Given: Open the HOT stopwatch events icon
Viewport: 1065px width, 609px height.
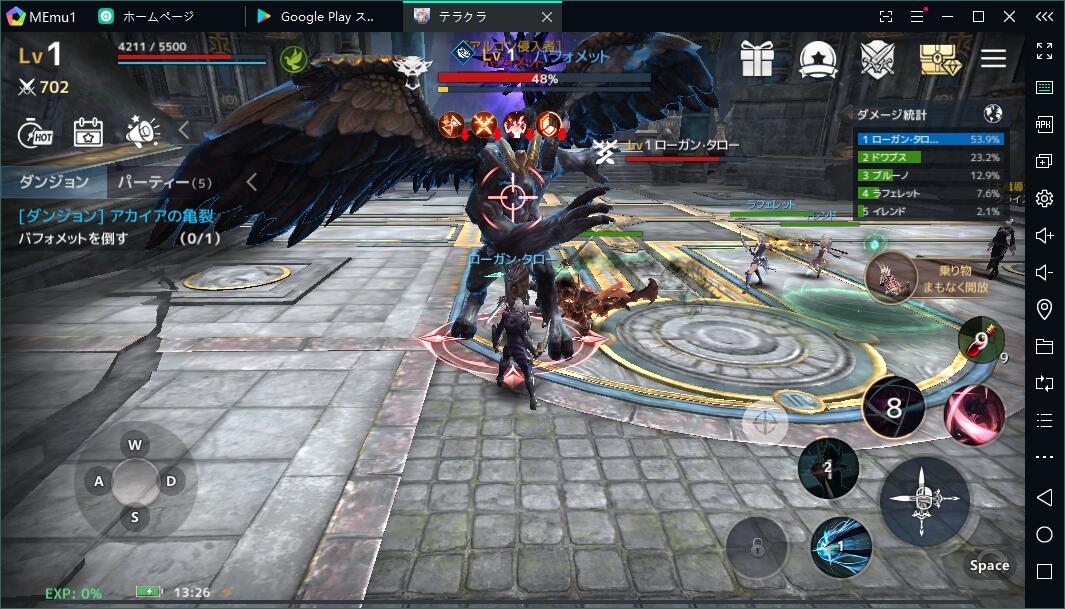Looking at the screenshot, I should pyautogui.click(x=36, y=132).
